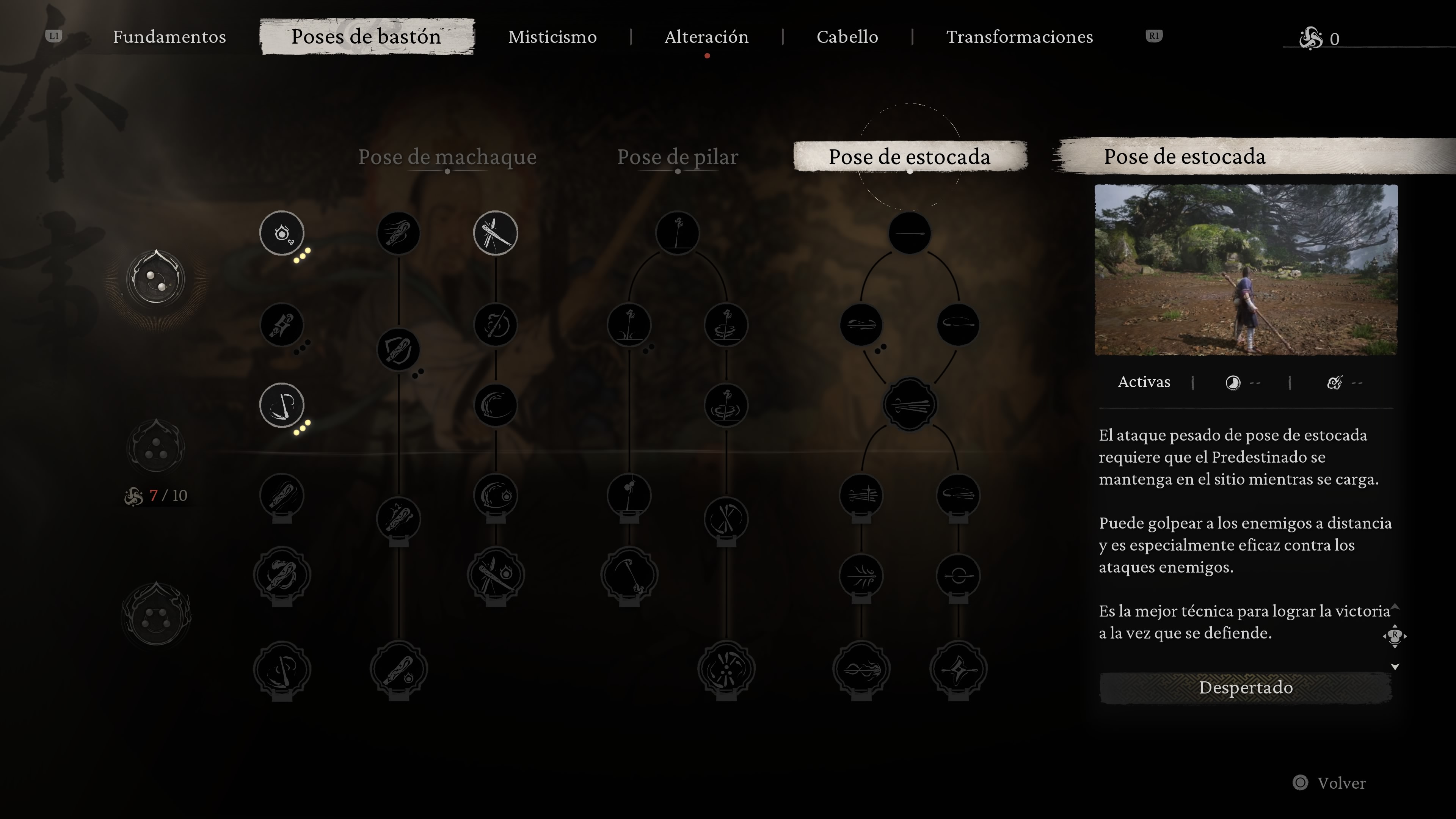The image size is (1456, 819).
Task: Select the top Pose de estocada root node
Action: coord(910,233)
